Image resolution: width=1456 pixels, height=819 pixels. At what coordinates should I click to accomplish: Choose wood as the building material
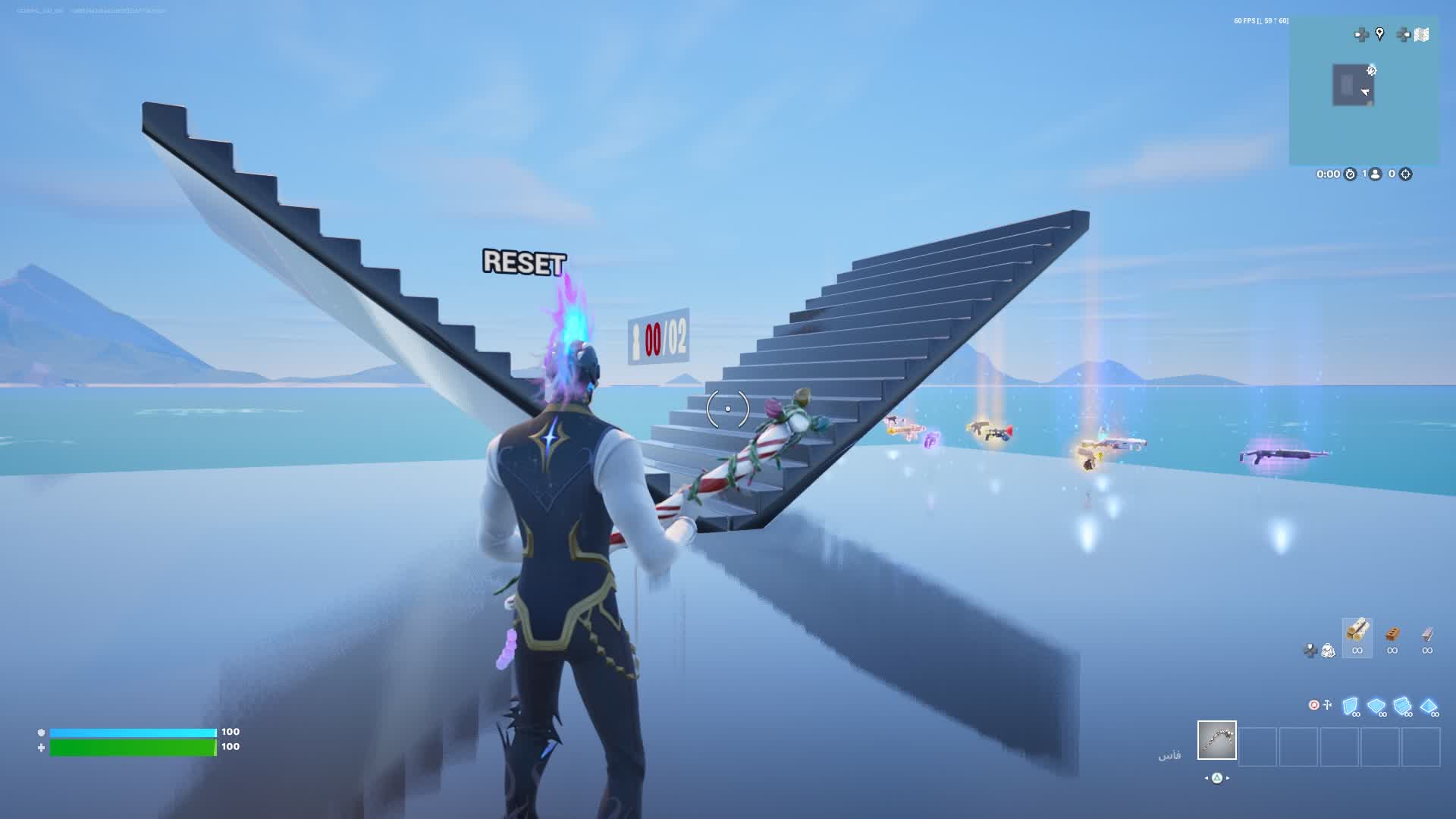tap(1357, 631)
